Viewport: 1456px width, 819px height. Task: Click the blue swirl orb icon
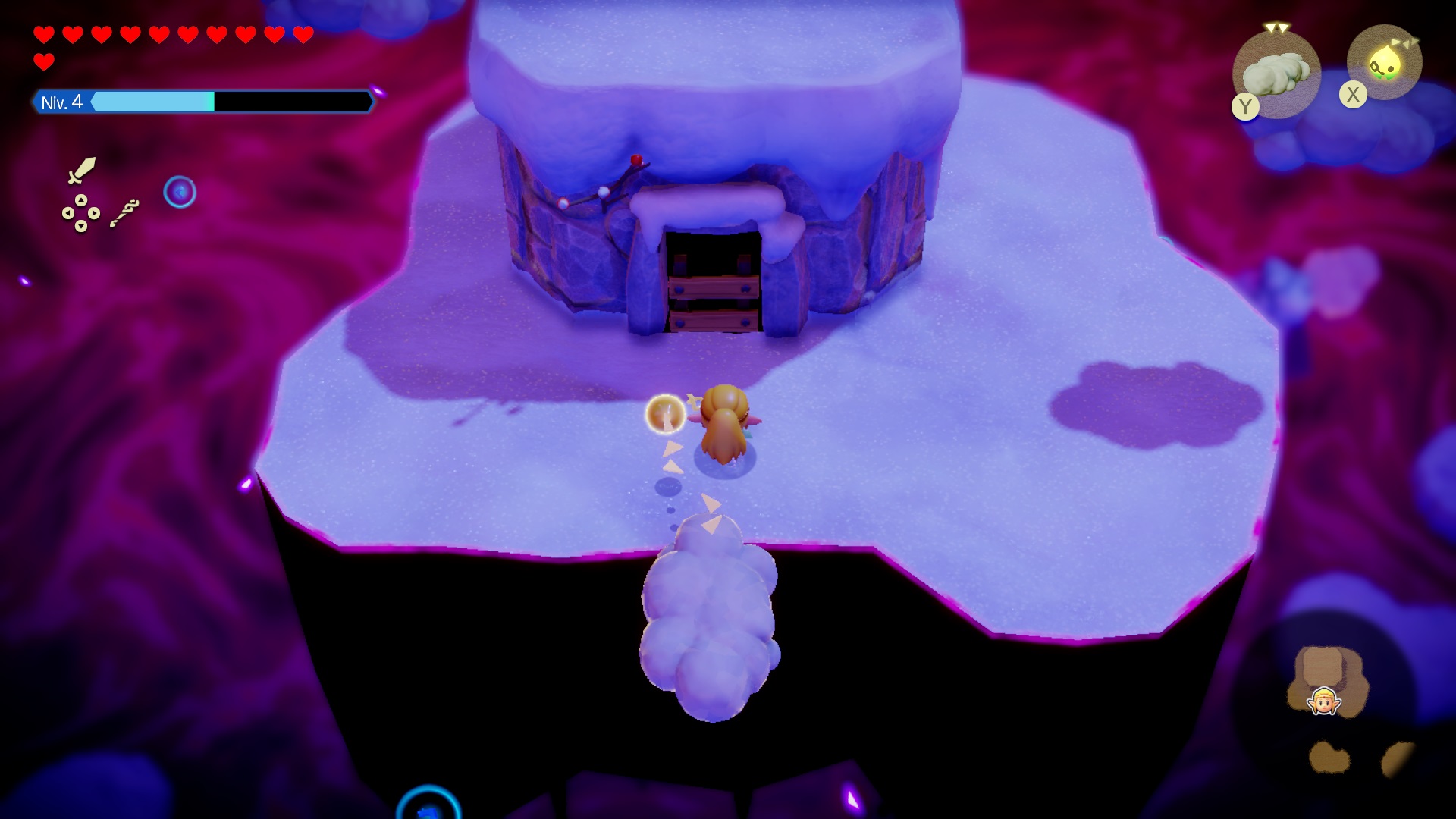pos(180,193)
